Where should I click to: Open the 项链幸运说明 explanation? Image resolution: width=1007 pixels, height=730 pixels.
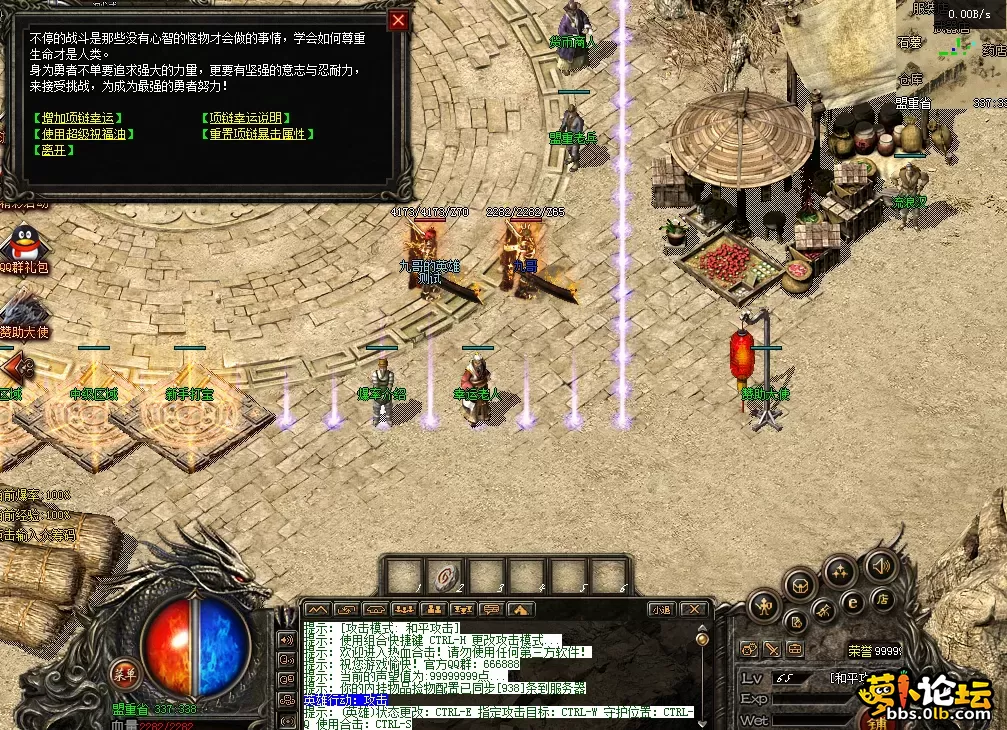coord(247,118)
